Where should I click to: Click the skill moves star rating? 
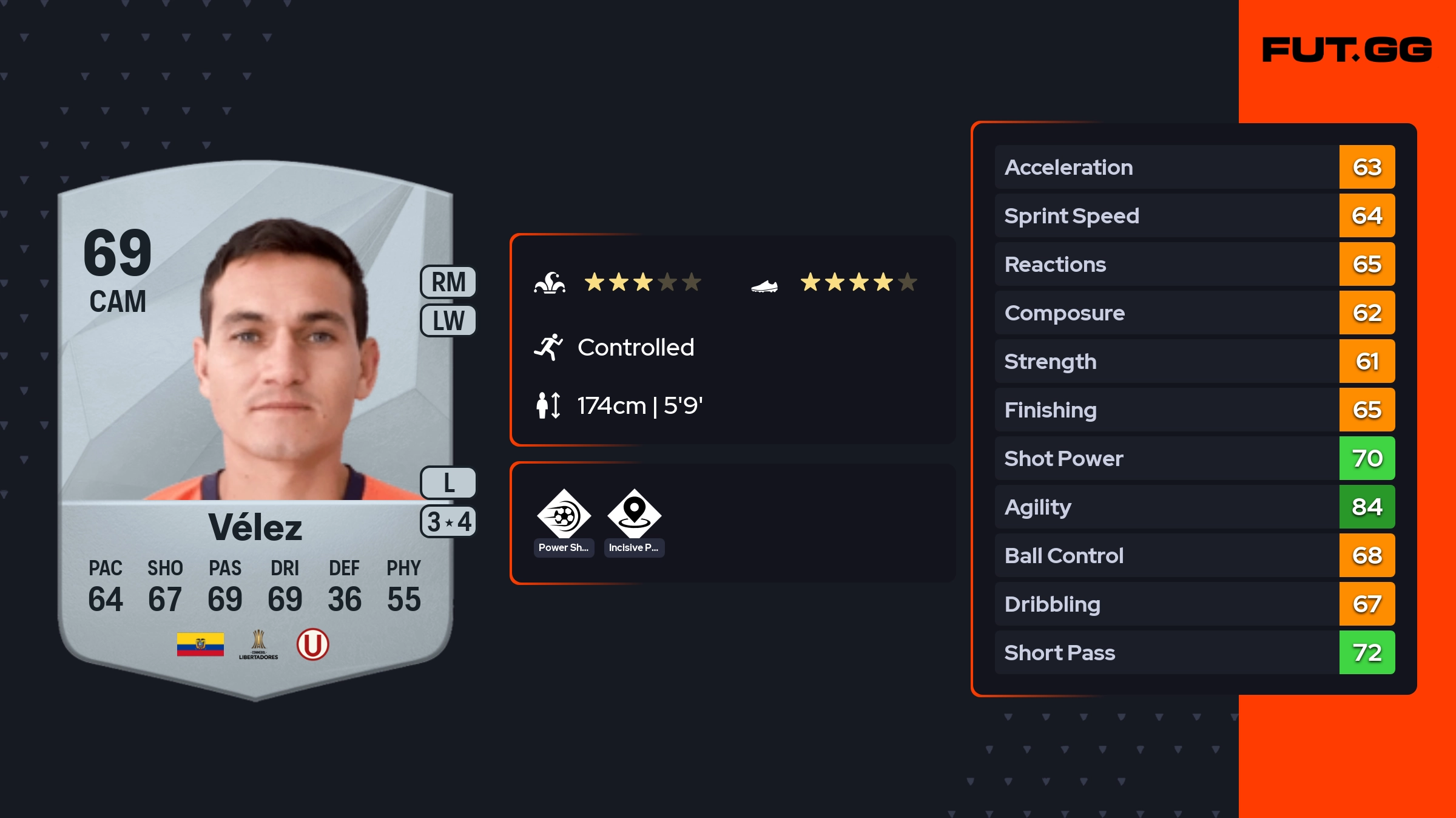642,282
